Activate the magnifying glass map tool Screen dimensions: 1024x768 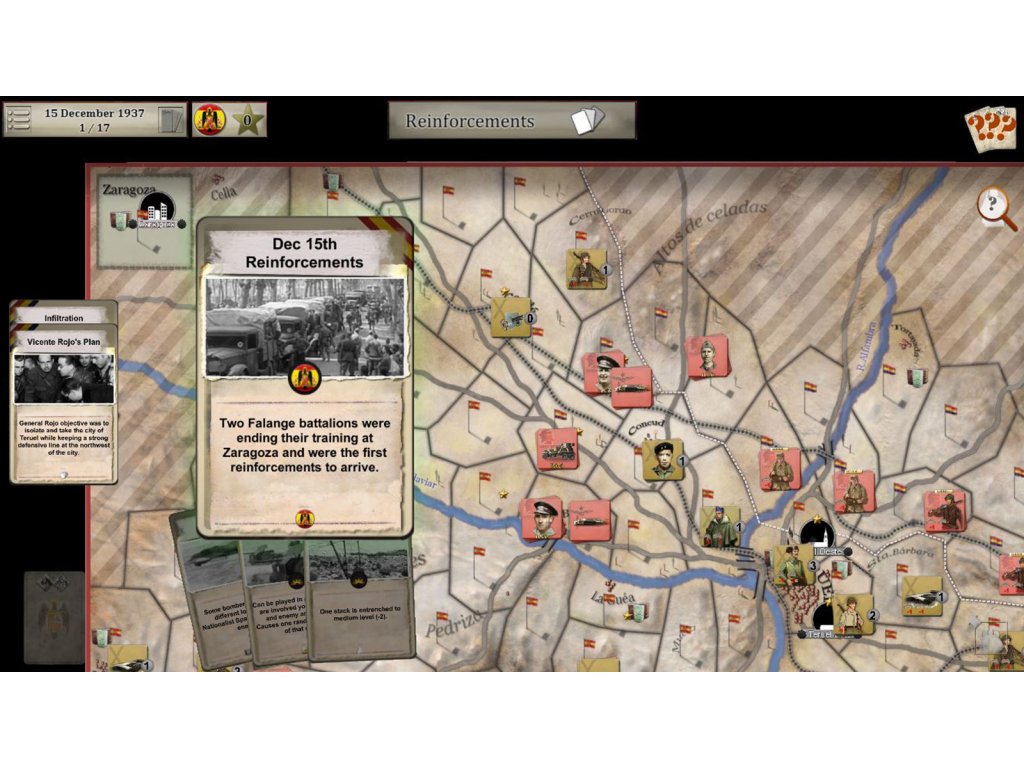coord(995,208)
